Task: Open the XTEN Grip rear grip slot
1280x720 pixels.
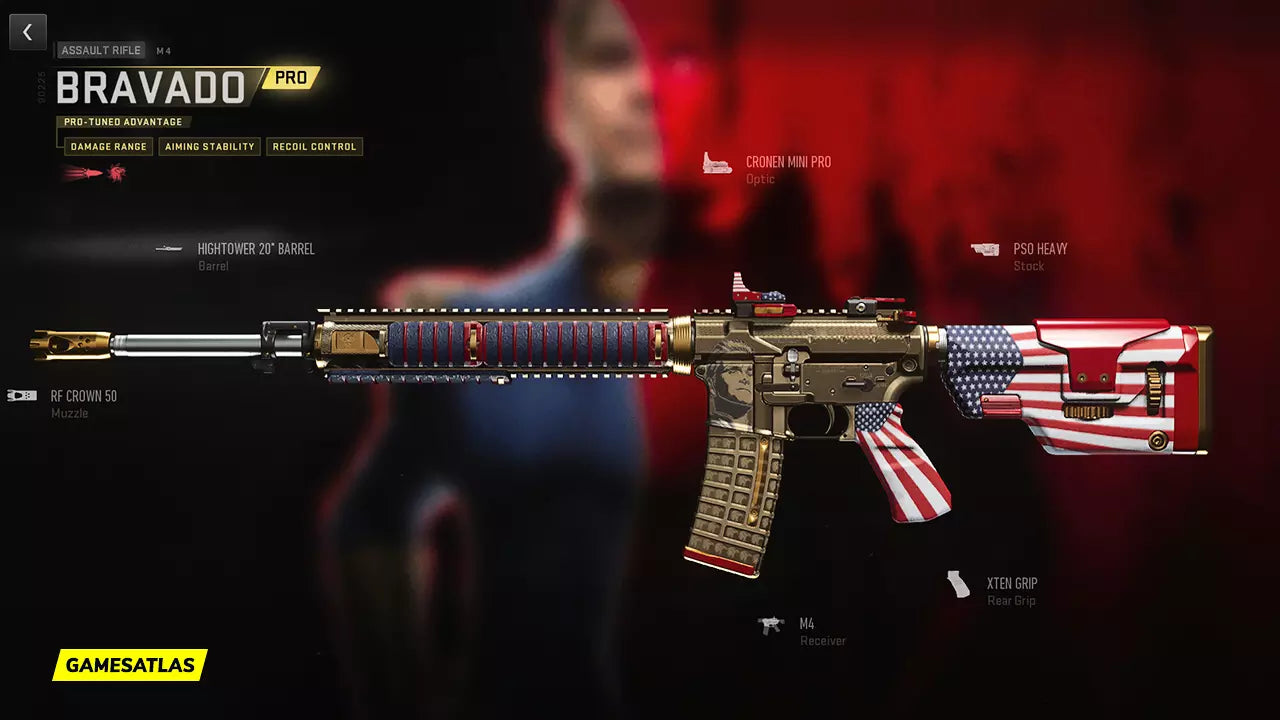Action: 1011,584
